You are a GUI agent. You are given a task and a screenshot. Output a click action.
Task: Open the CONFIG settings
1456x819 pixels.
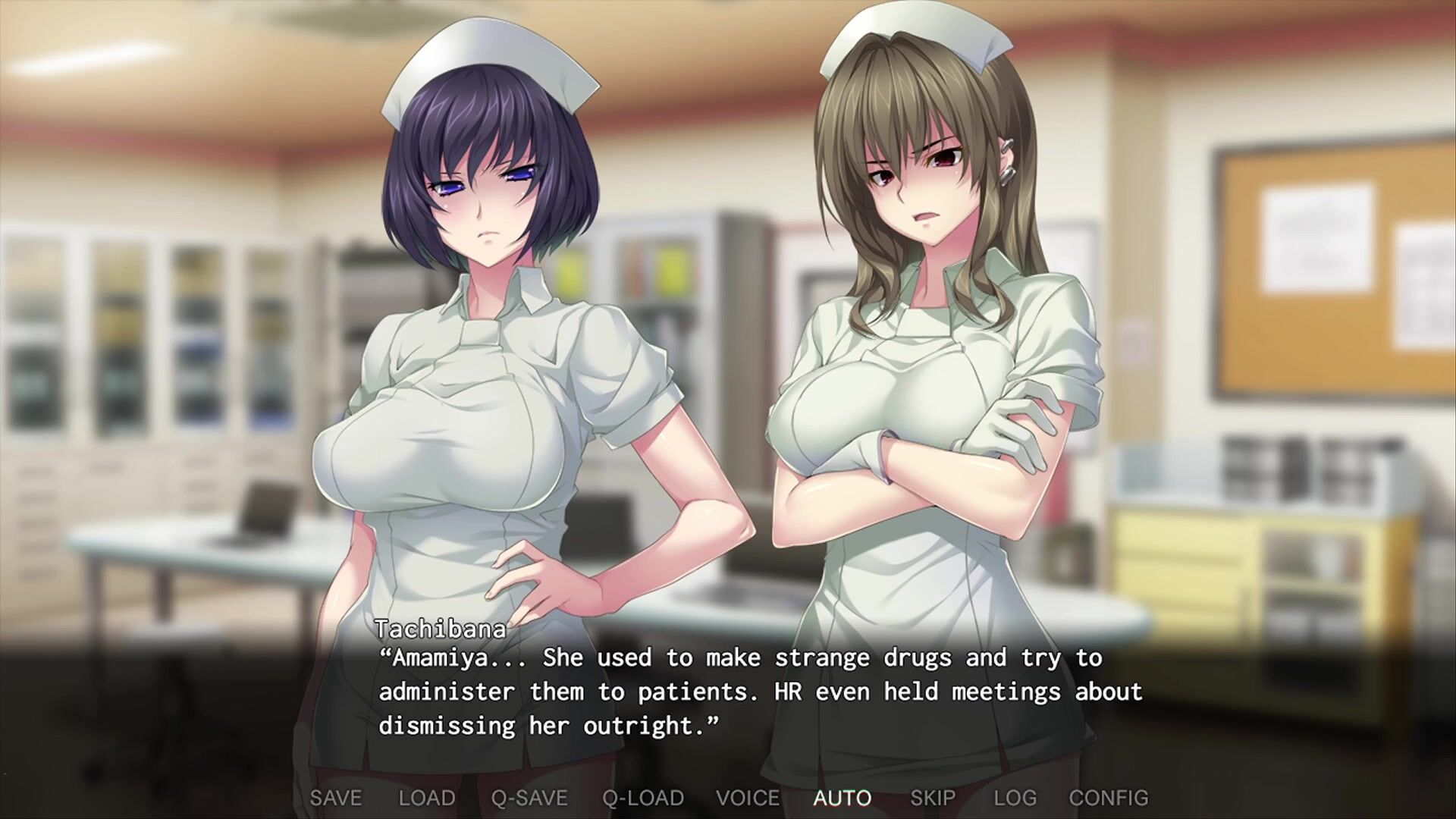pyautogui.click(x=1109, y=798)
